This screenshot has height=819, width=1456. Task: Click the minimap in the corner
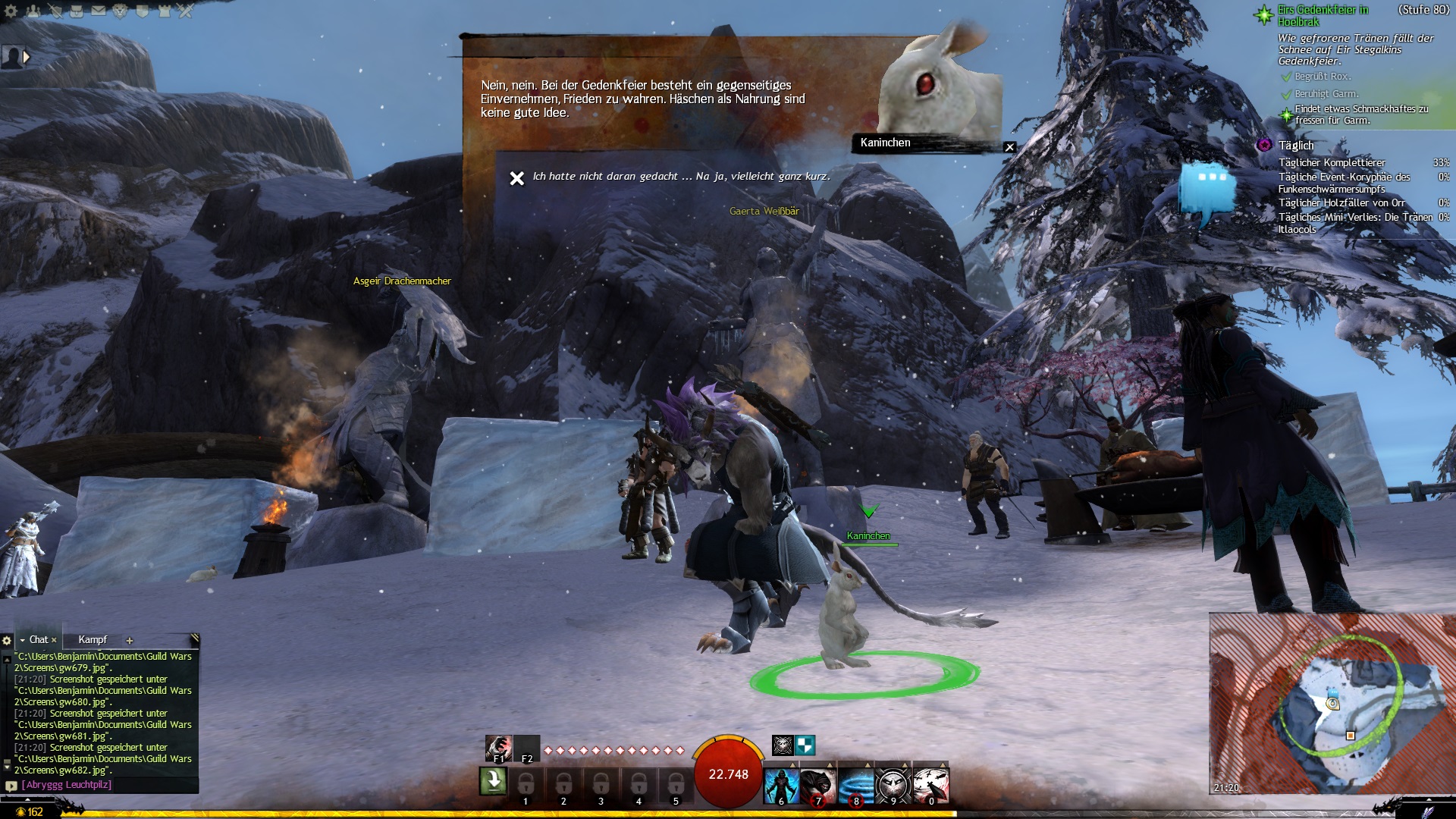(x=1331, y=703)
